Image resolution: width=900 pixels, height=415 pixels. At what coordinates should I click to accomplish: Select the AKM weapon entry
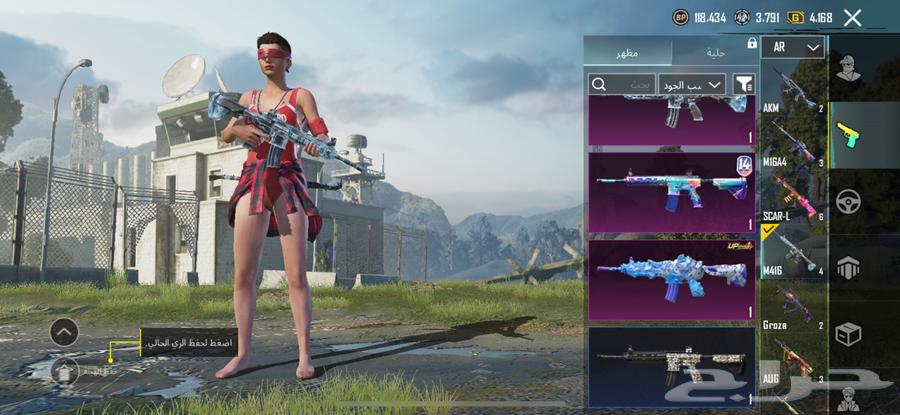tap(794, 91)
